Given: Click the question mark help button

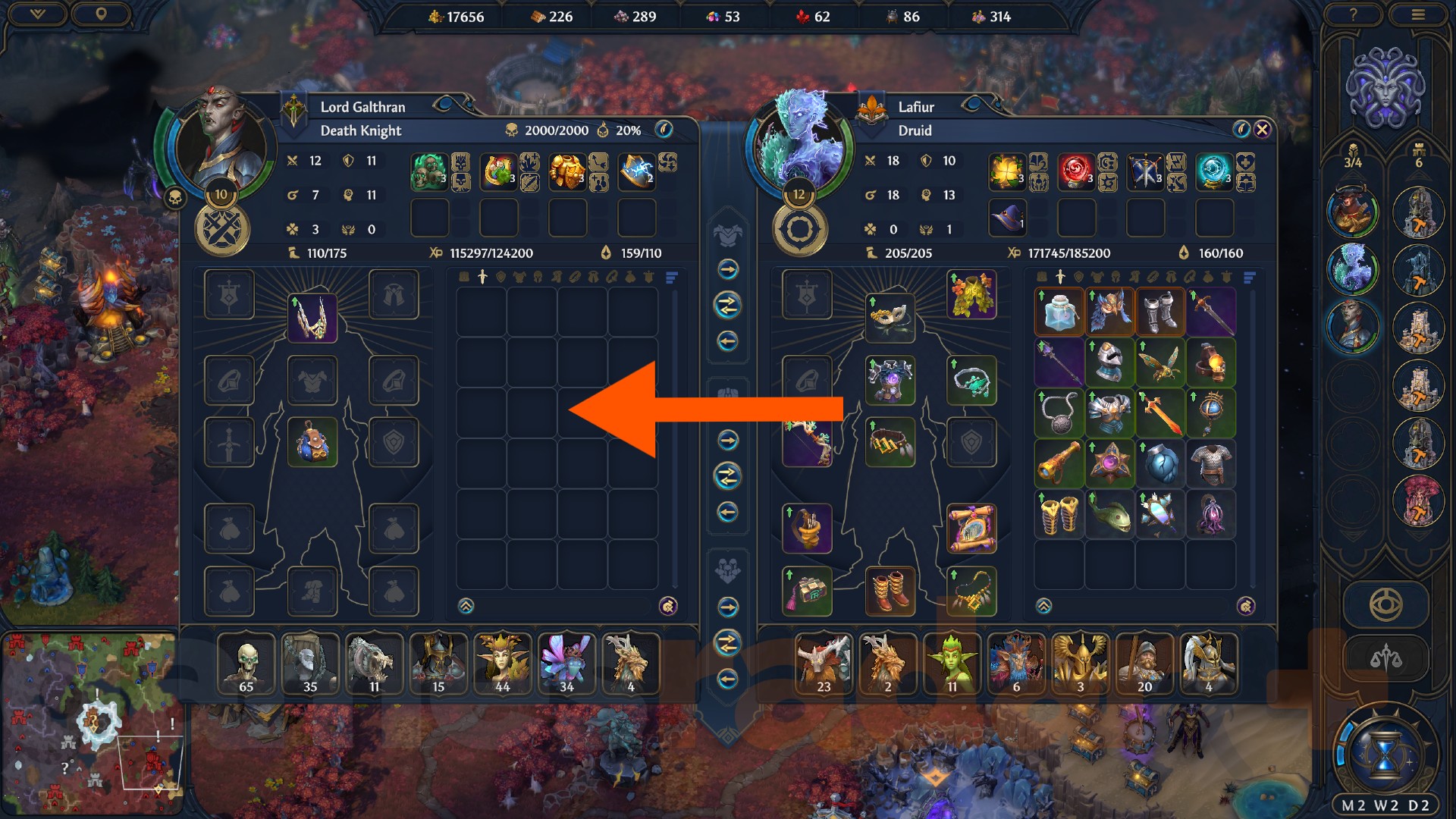Looking at the screenshot, I should click(x=1354, y=13).
